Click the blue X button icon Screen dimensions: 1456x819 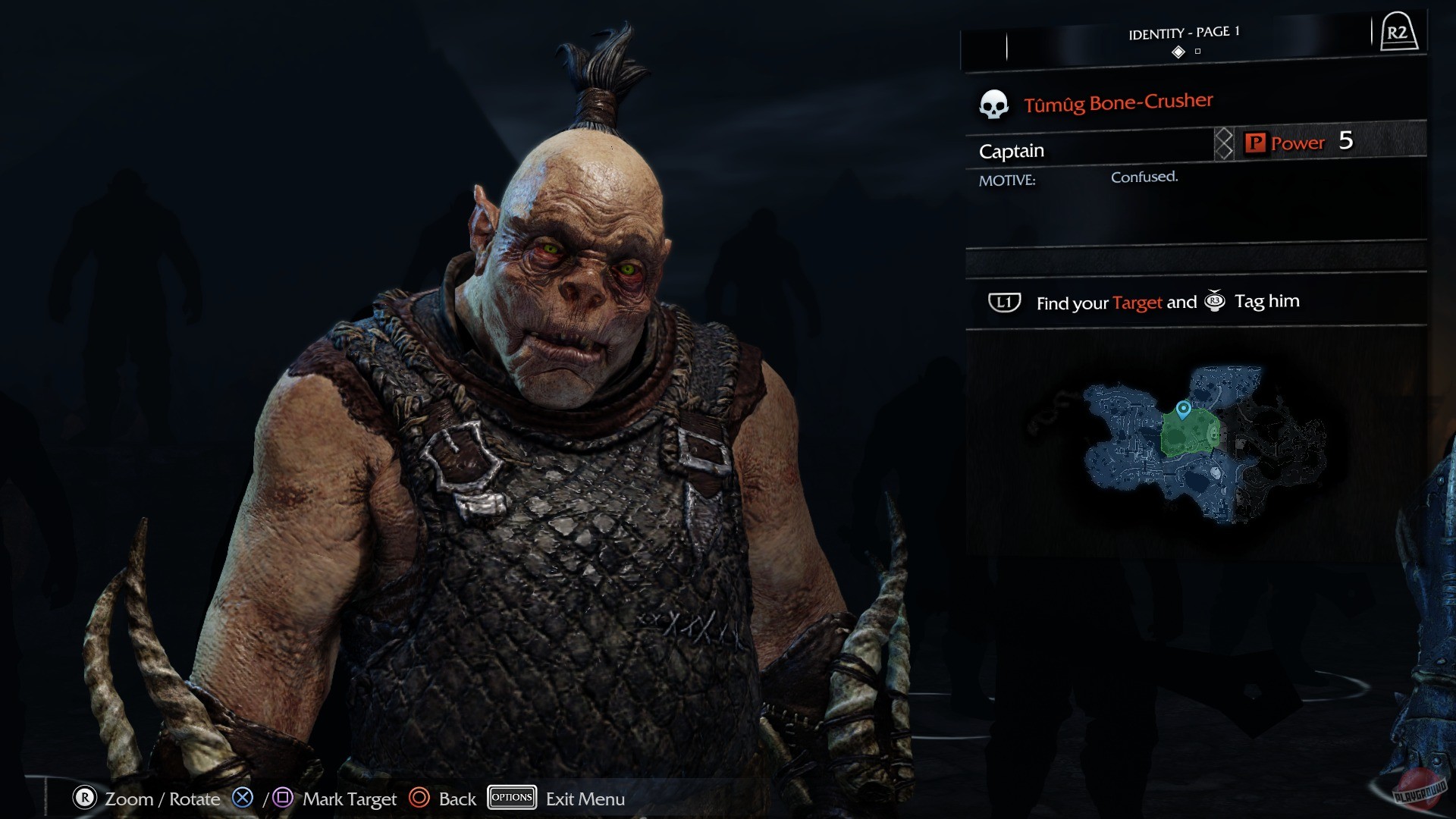coord(242,798)
